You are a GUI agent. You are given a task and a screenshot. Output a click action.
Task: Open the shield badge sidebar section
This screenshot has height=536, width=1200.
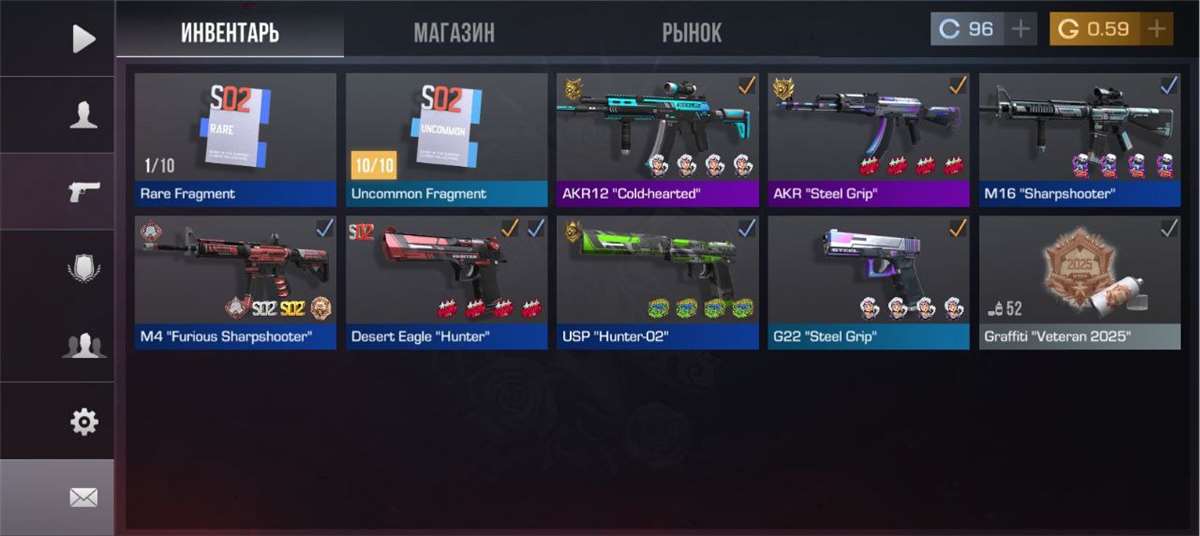tap(84, 268)
